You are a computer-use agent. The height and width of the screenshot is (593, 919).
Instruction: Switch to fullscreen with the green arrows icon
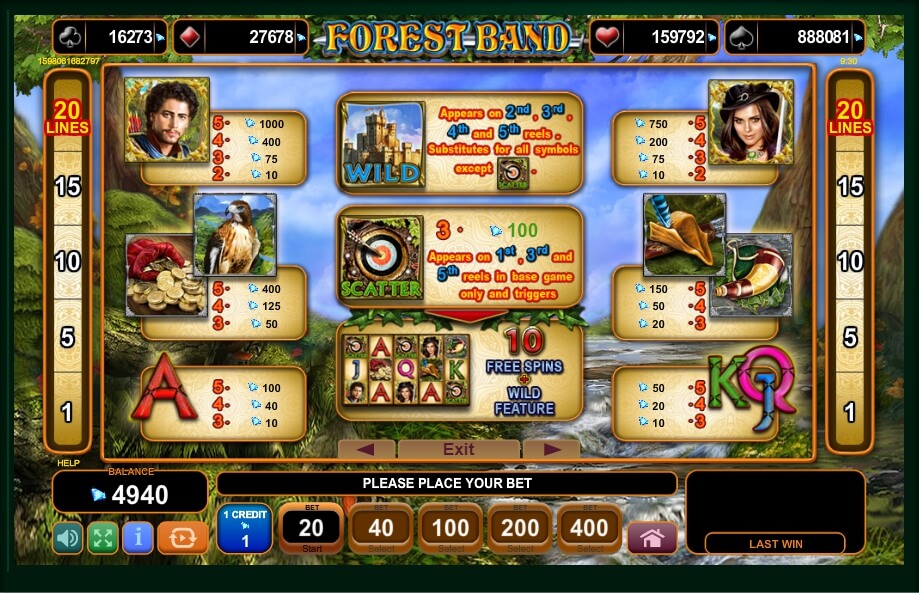pyautogui.click(x=102, y=538)
